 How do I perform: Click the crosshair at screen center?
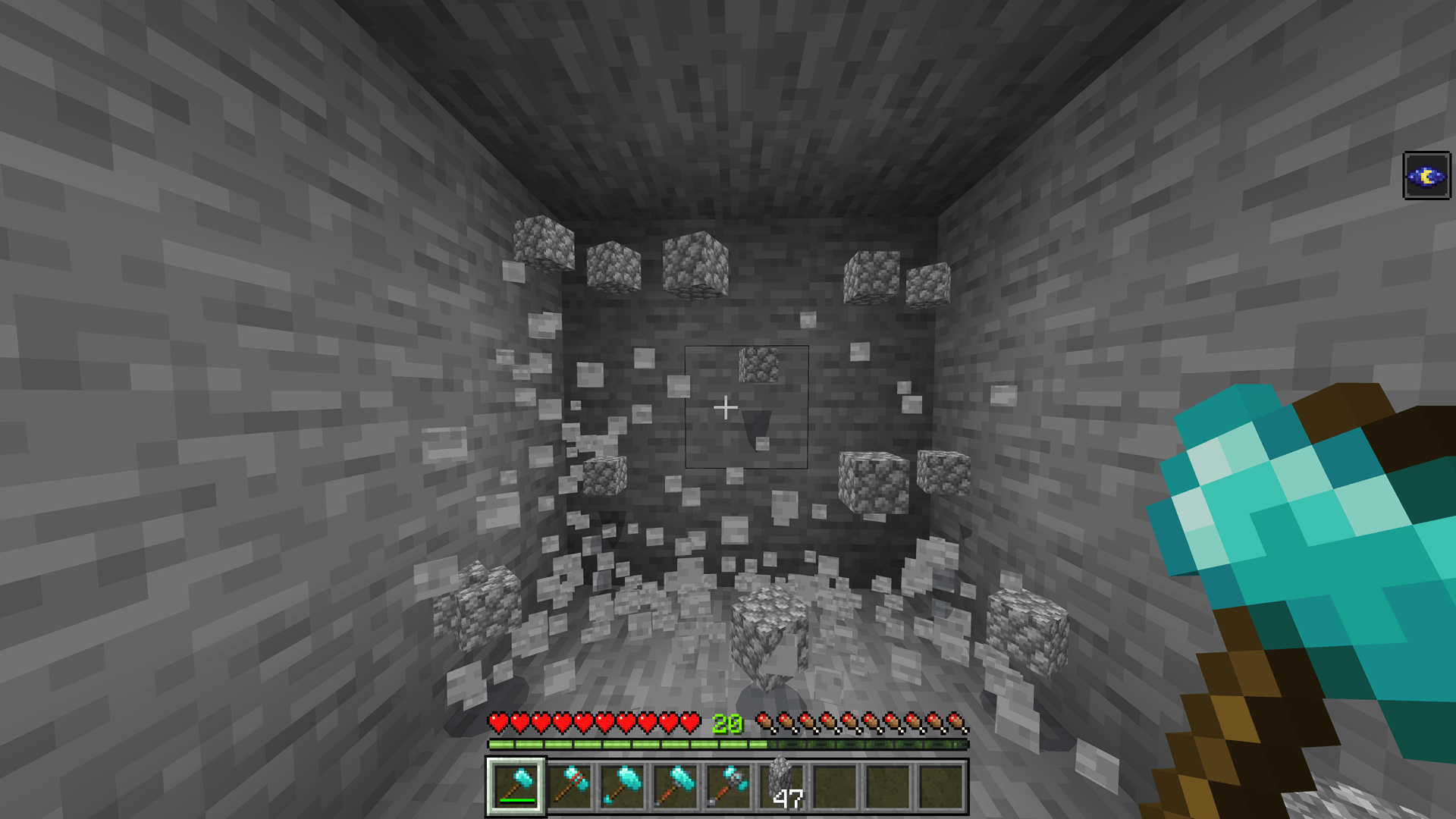(726, 407)
